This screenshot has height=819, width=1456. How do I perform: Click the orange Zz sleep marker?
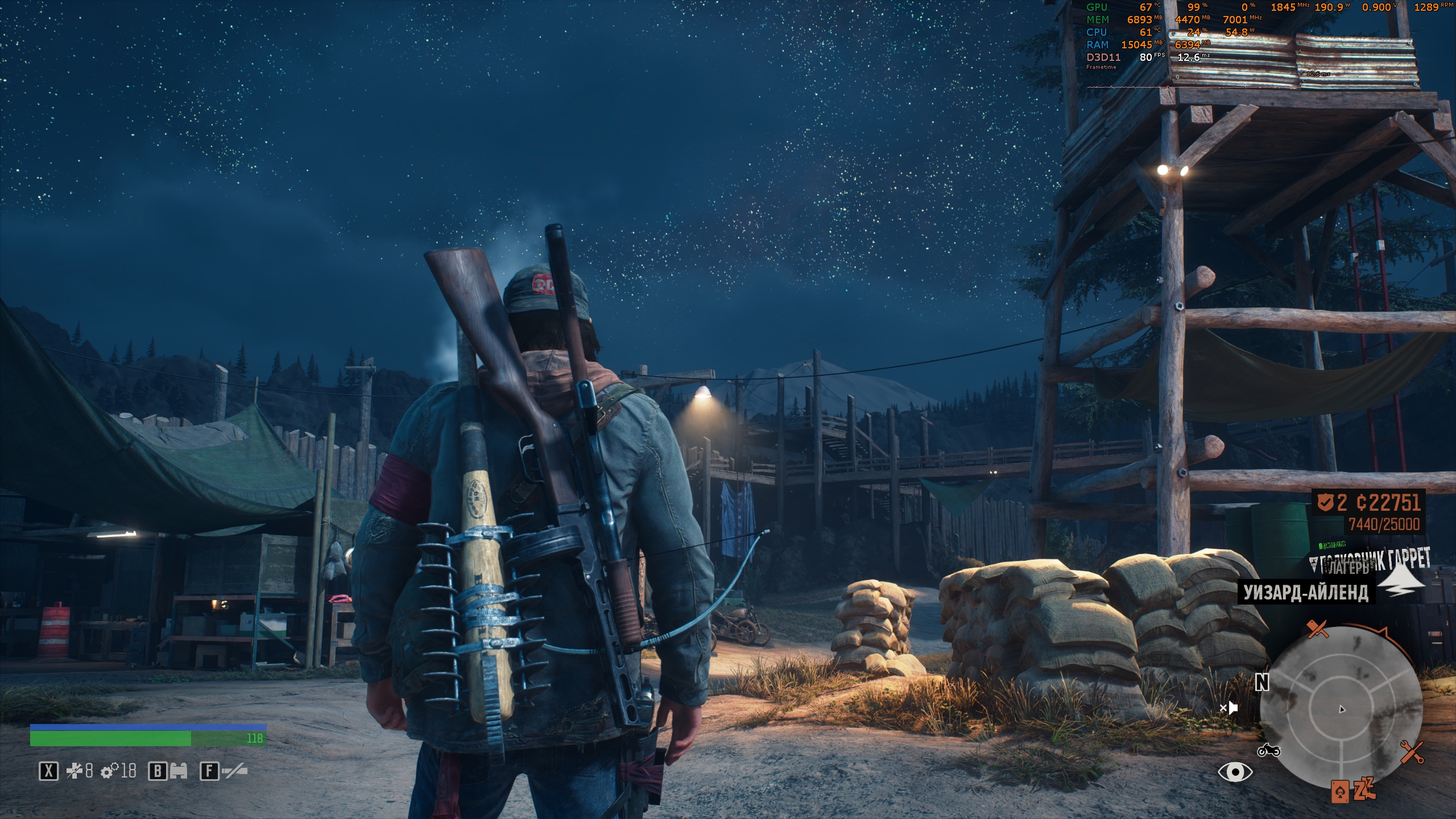coord(1363,788)
